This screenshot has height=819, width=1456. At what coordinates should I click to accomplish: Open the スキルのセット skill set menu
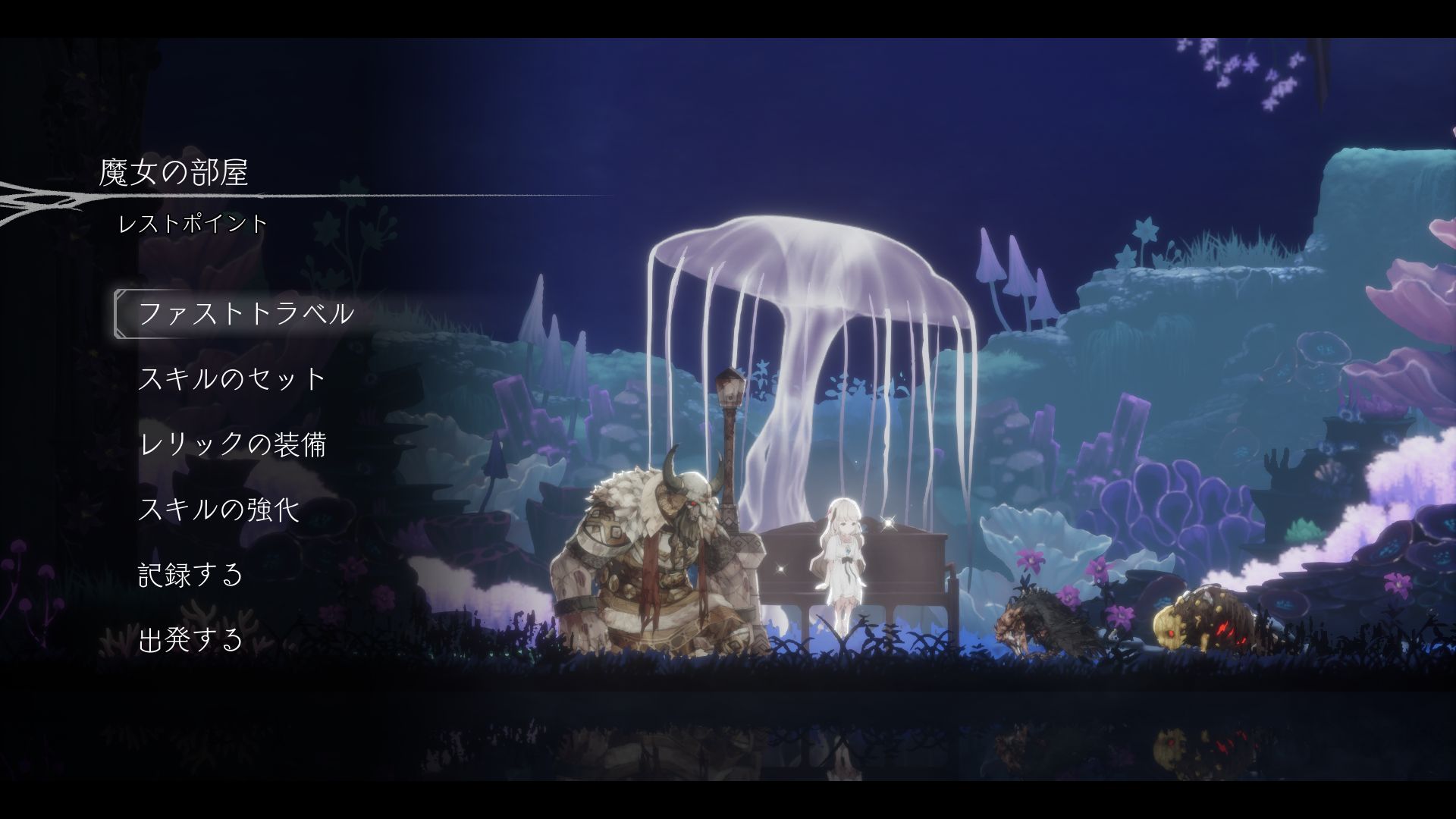[x=232, y=378]
